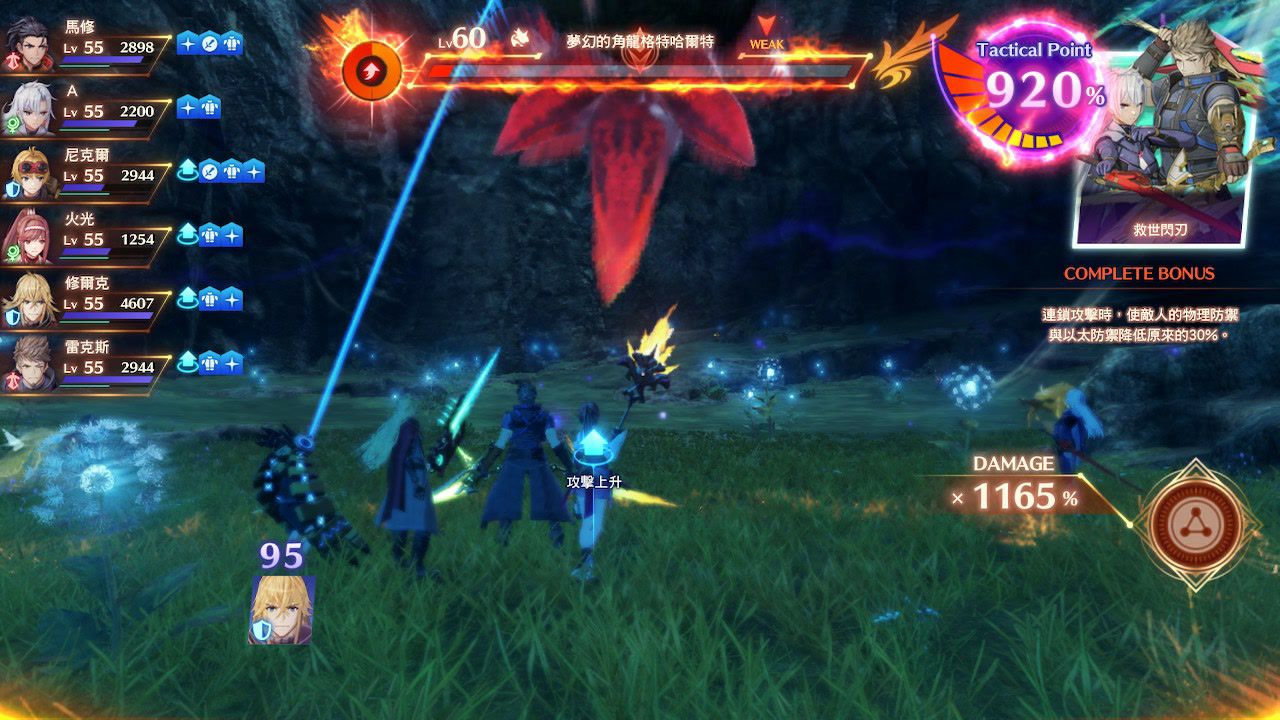Select 馬修's red attacker role icon
Image resolution: width=1280 pixels, height=720 pixels.
coord(13,57)
